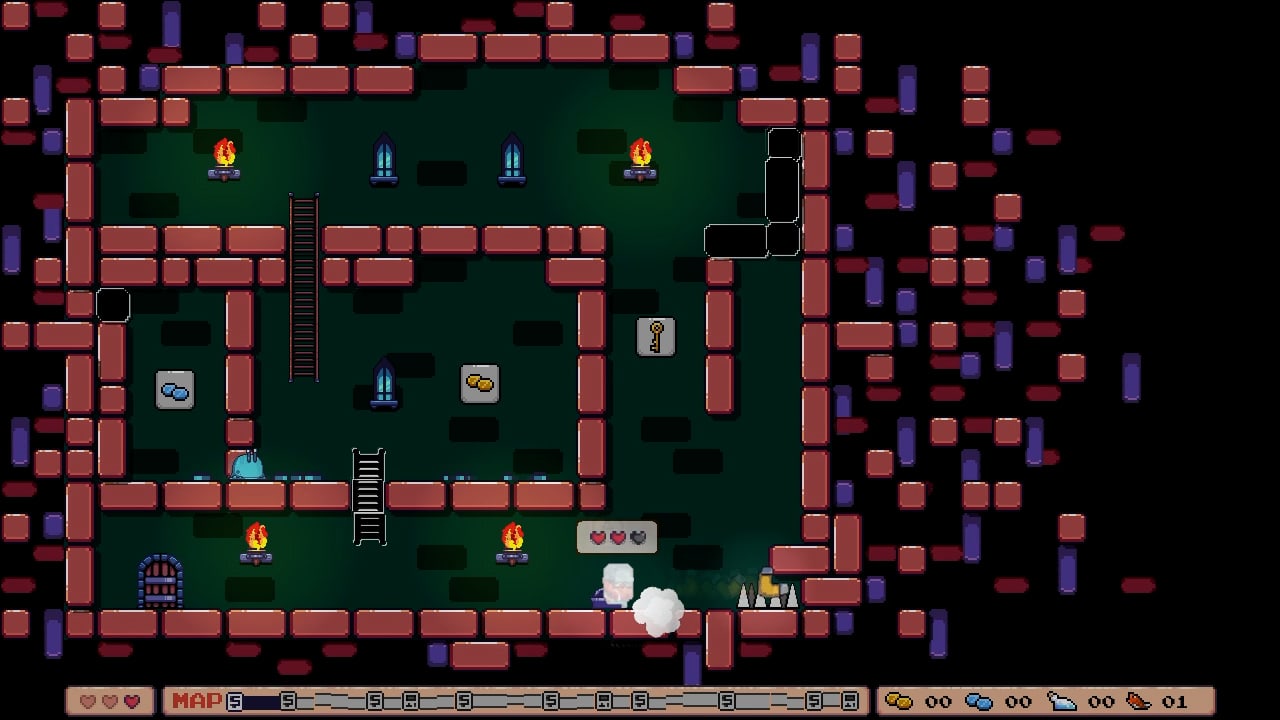
Task: Expand the last map marker on the right
Action: [851, 702]
